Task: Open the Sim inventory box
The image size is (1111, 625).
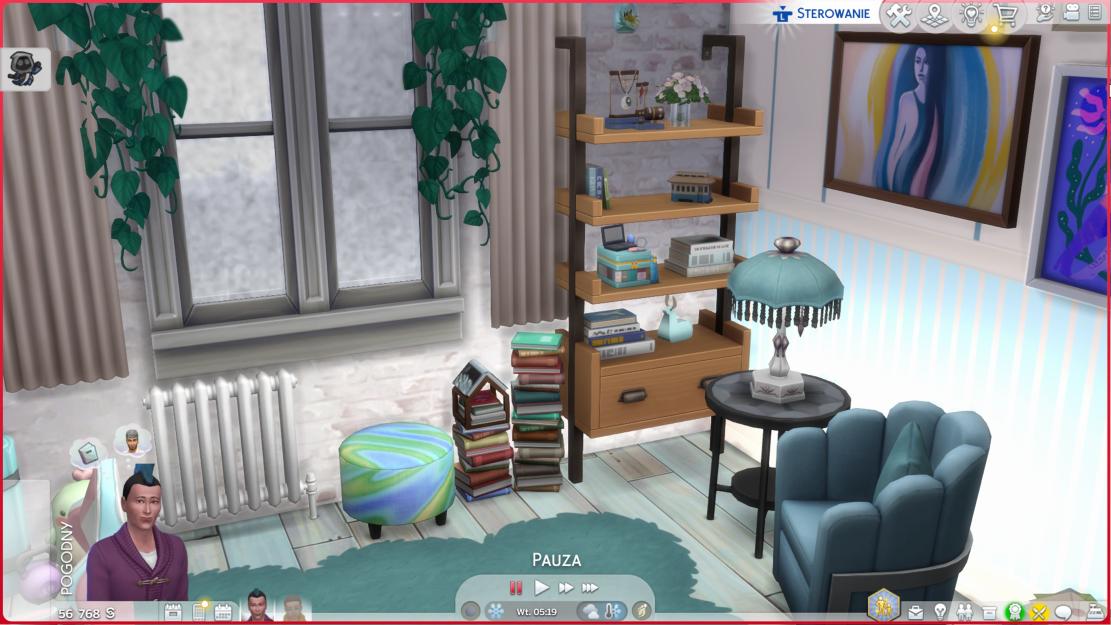Action: tap(990, 612)
